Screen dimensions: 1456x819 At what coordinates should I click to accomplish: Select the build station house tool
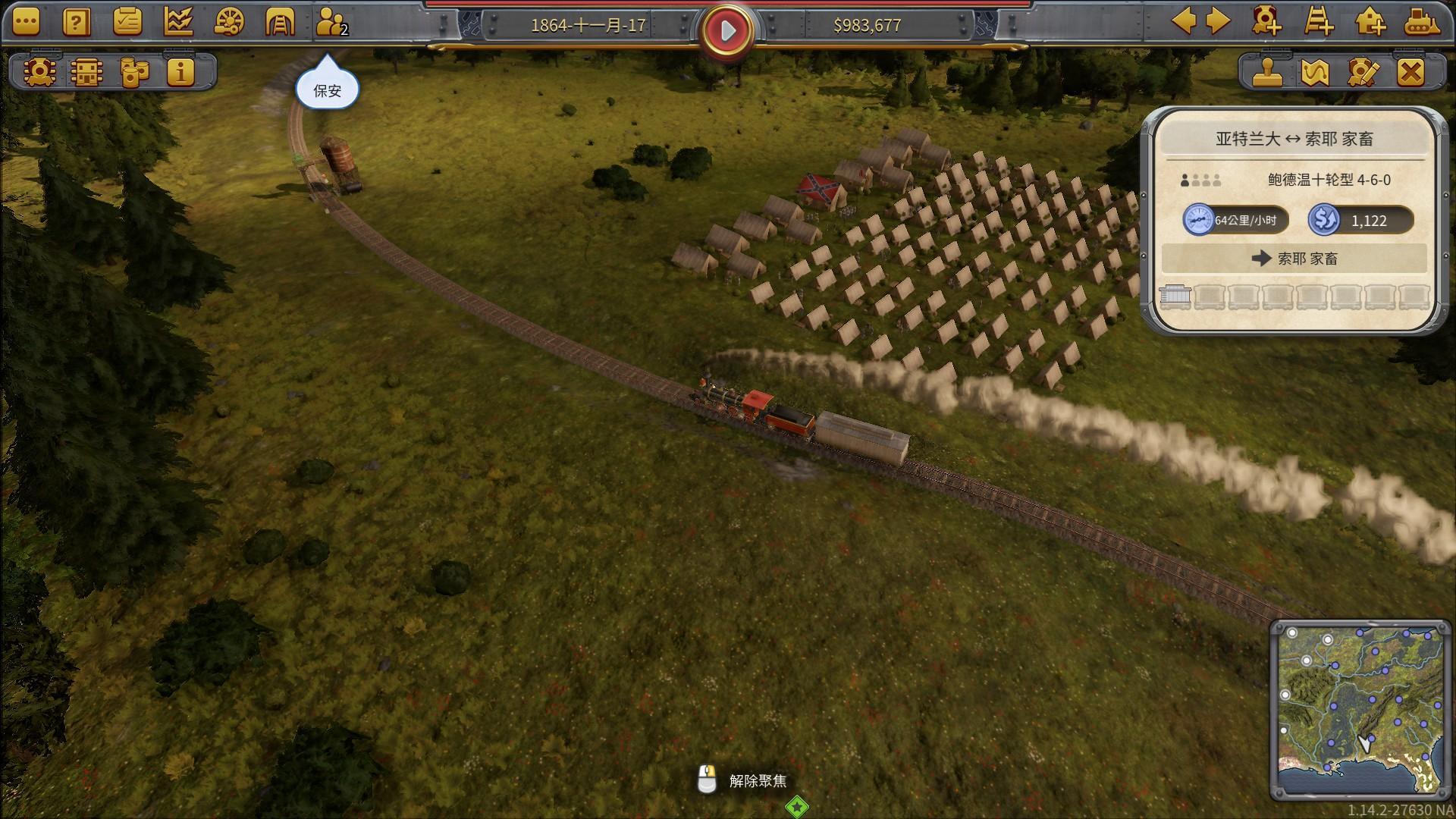[1370, 21]
